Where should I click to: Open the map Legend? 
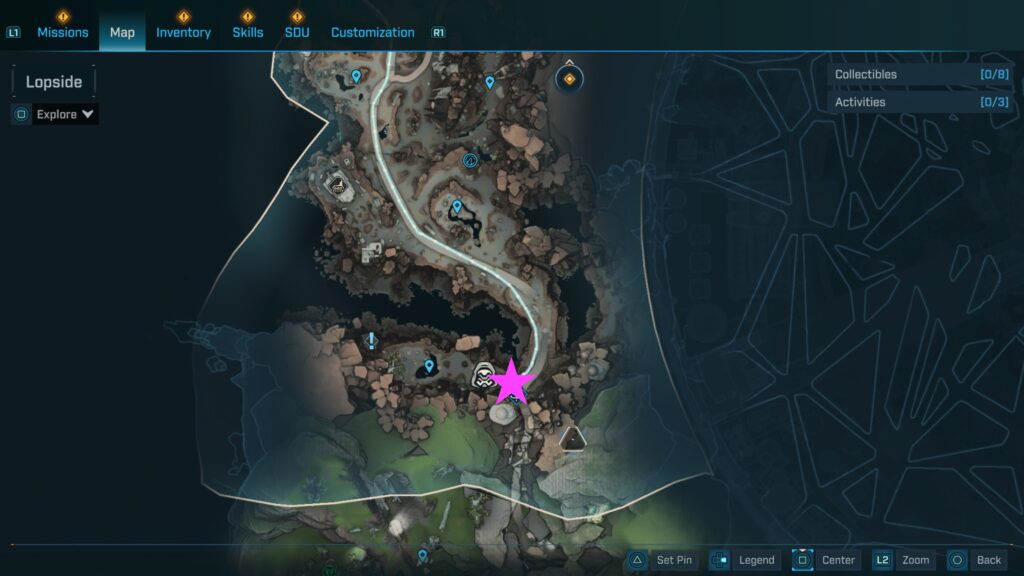(744, 560)
